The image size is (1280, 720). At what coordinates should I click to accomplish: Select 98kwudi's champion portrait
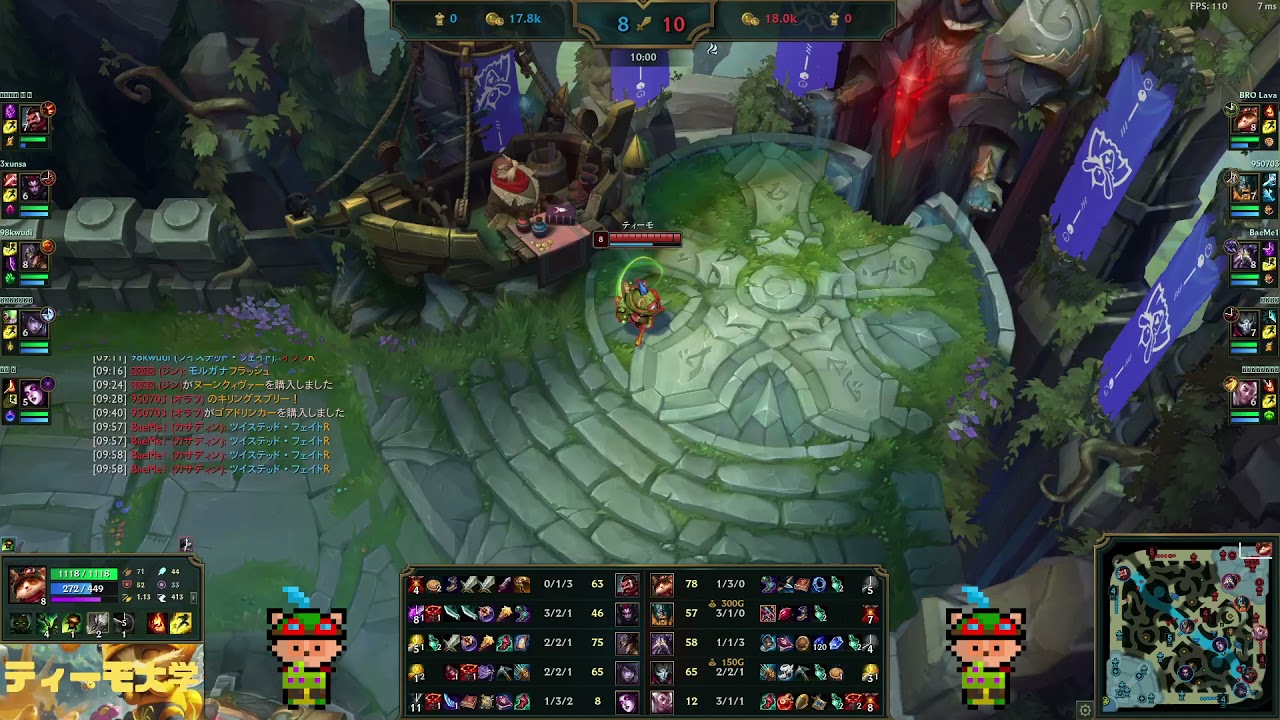point(34,255)
